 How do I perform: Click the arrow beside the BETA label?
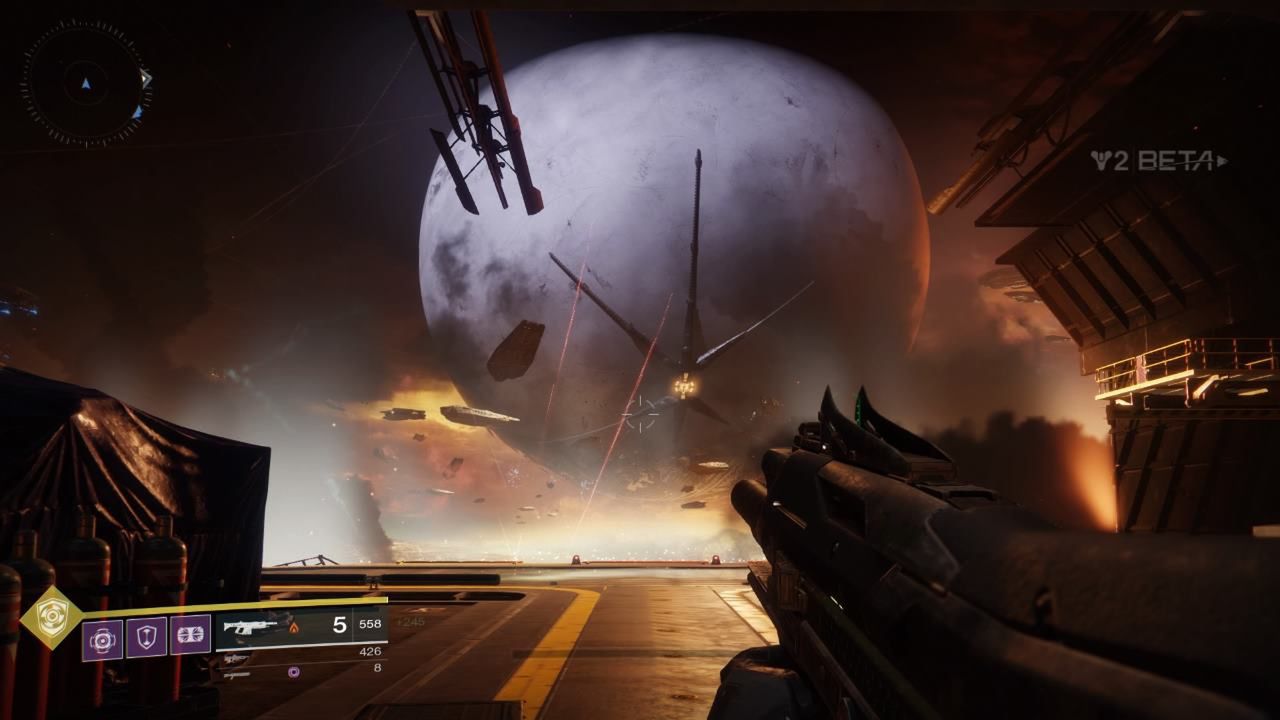(1222, 160)
